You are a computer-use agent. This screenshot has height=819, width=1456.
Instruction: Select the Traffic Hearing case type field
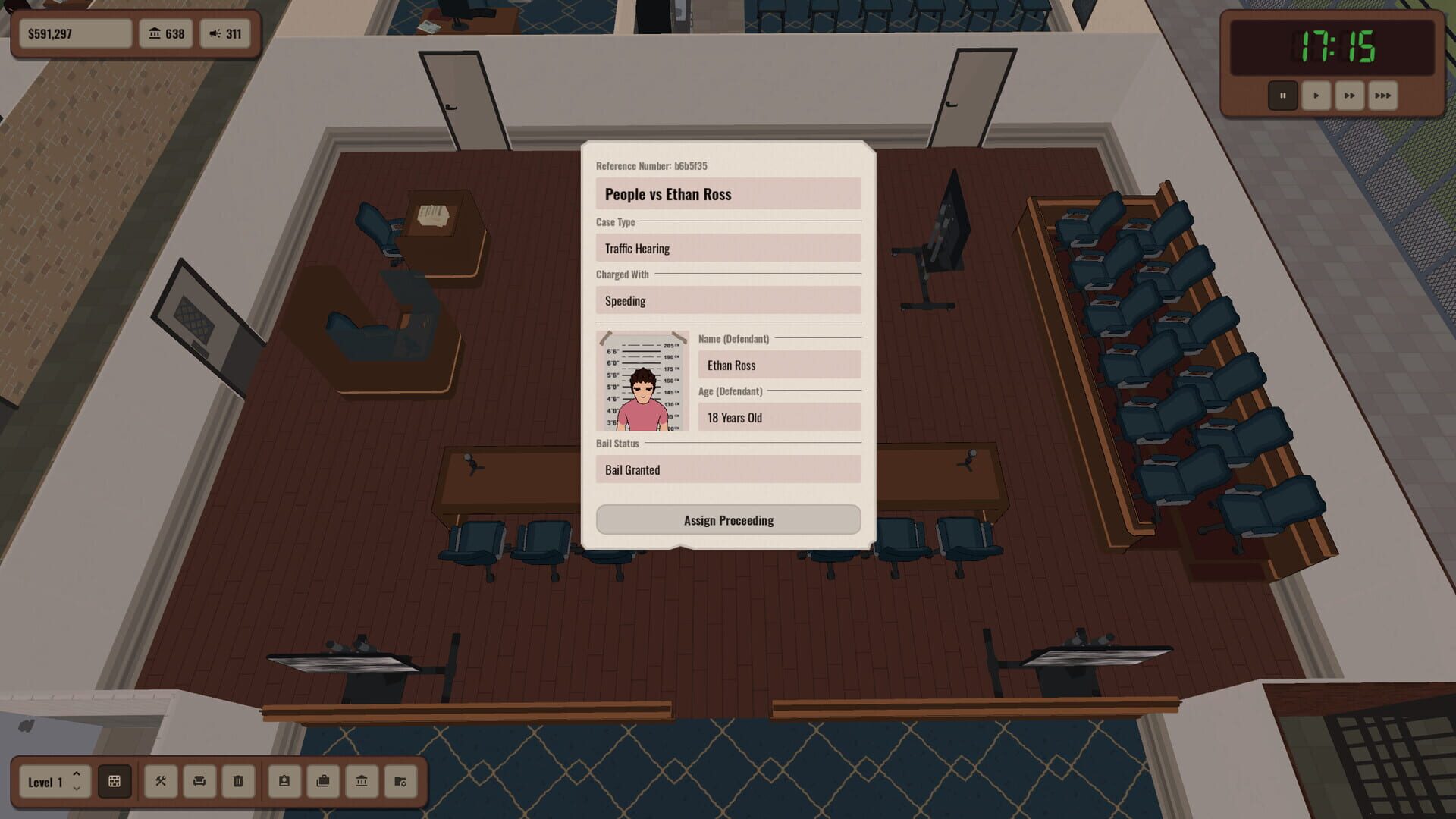click(x=727, y=248)
